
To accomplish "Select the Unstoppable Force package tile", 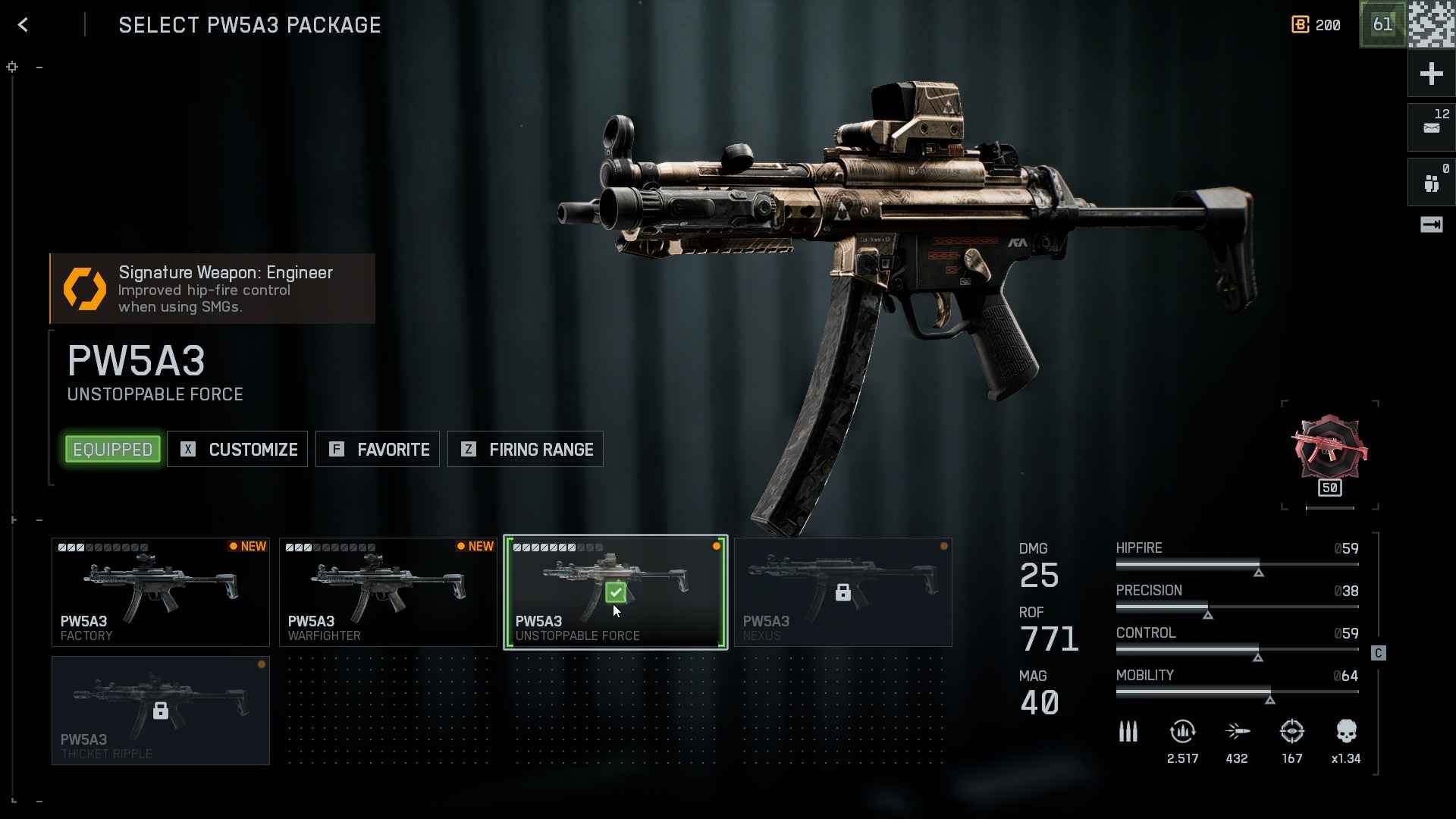I will 616,592.
